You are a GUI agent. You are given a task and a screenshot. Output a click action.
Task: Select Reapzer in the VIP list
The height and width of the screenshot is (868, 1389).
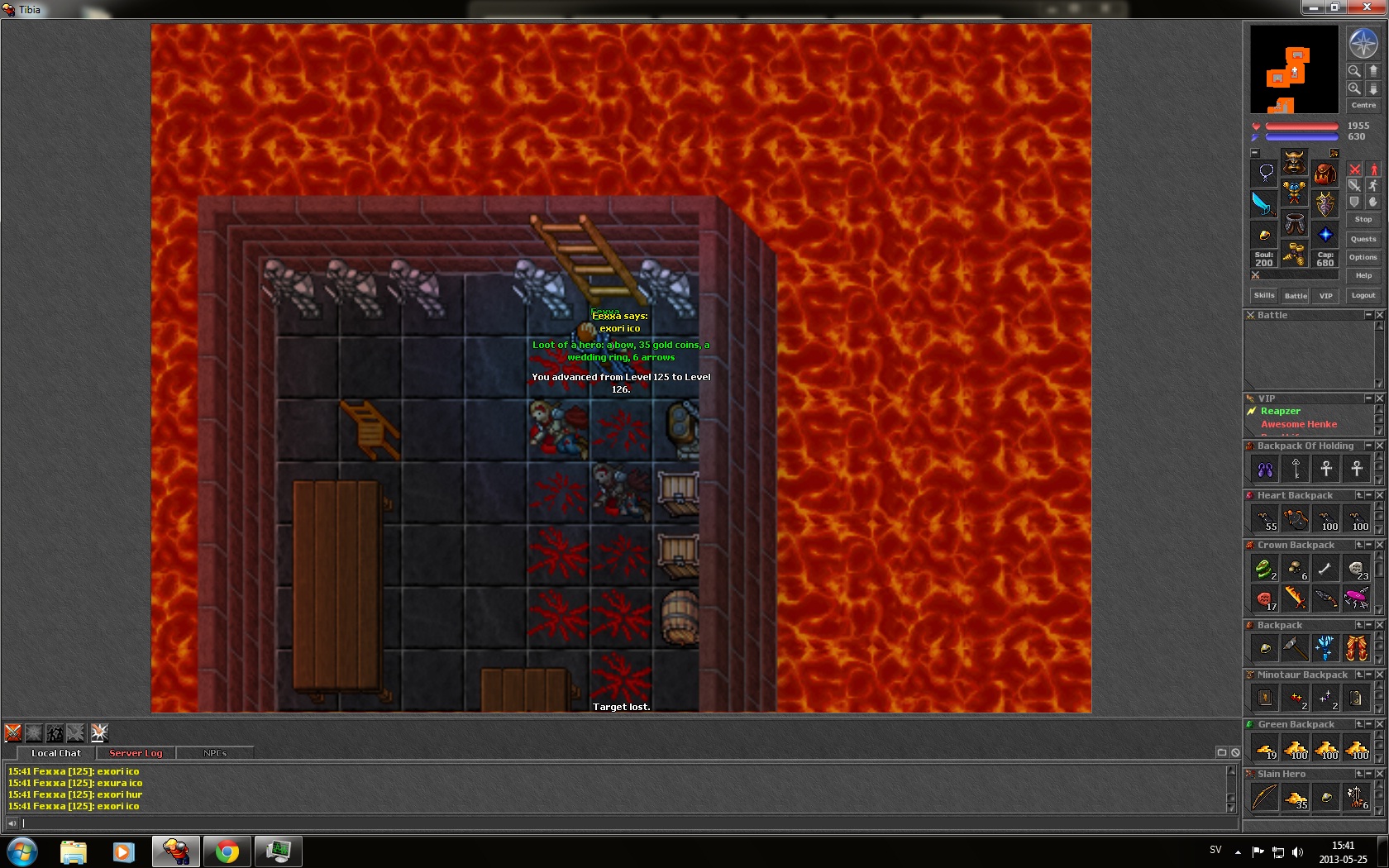[1280, 411]
